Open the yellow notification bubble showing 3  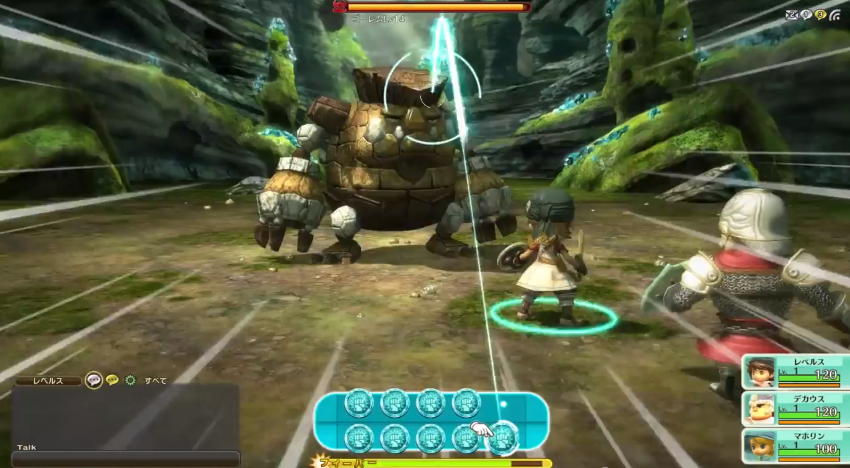820,15
